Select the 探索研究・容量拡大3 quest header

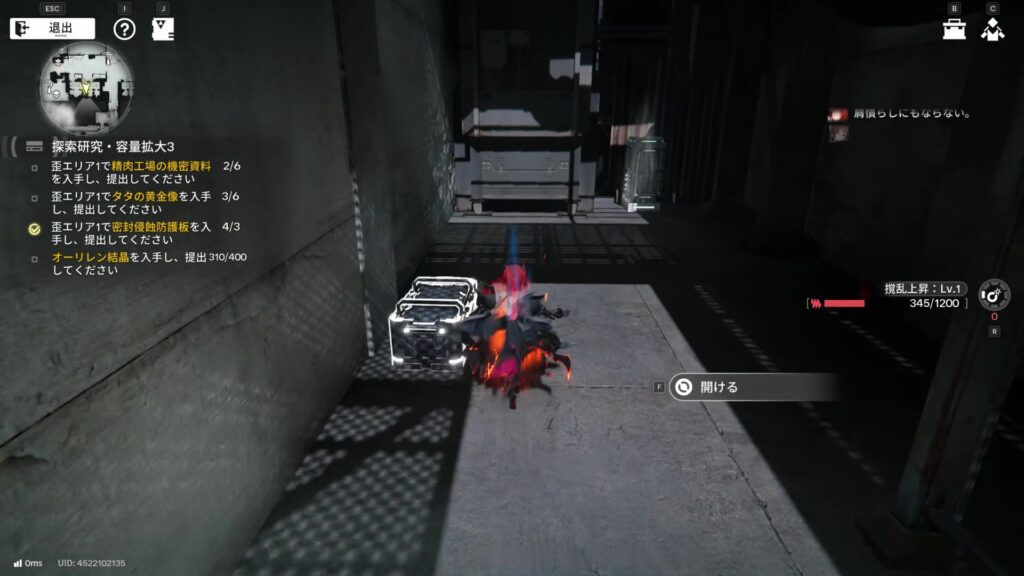pos(112,147)
